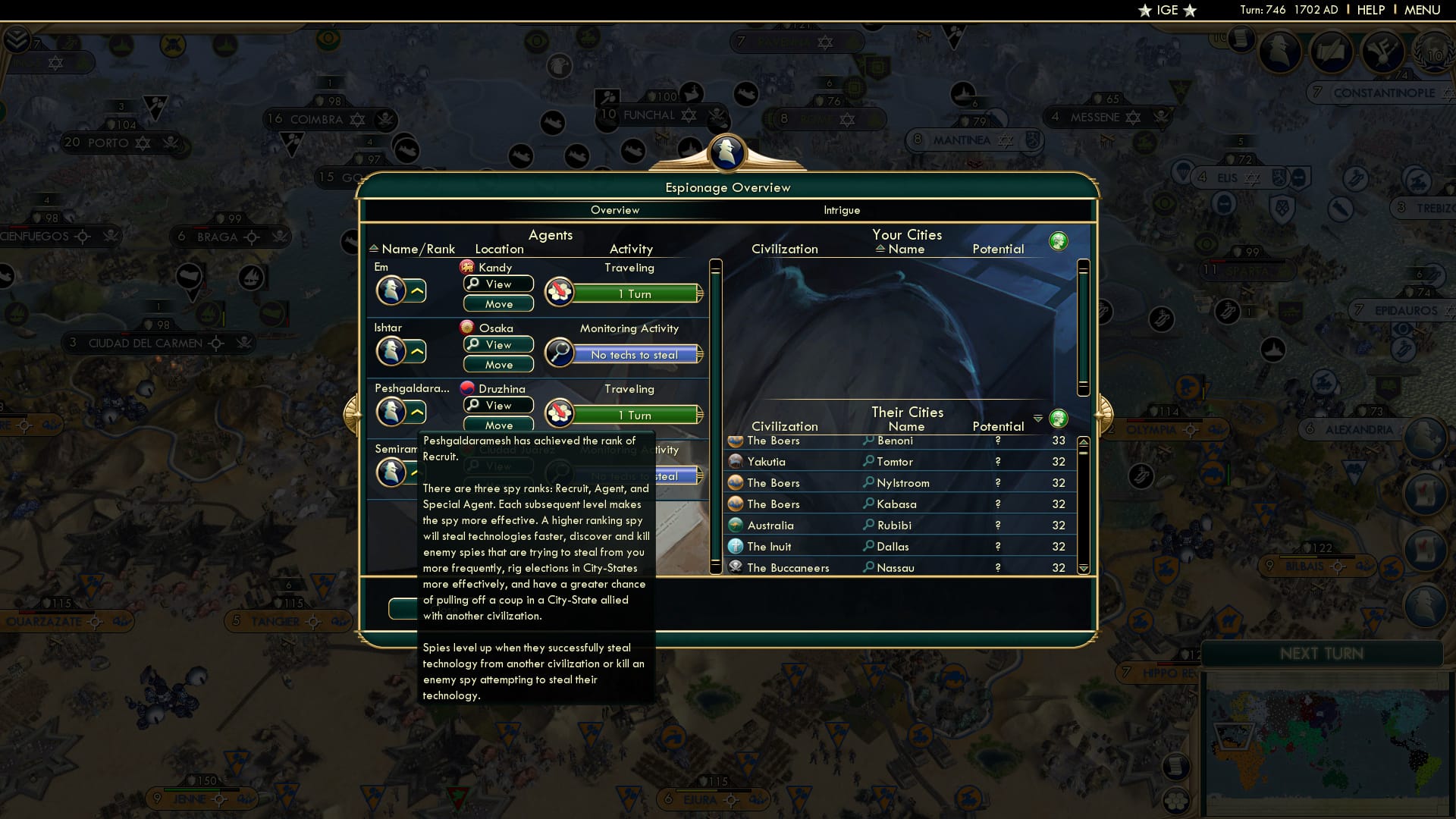This screenshot has width=1456, height=819.
Task: Switch to the Intrigue tab
Action: point(842,210)
